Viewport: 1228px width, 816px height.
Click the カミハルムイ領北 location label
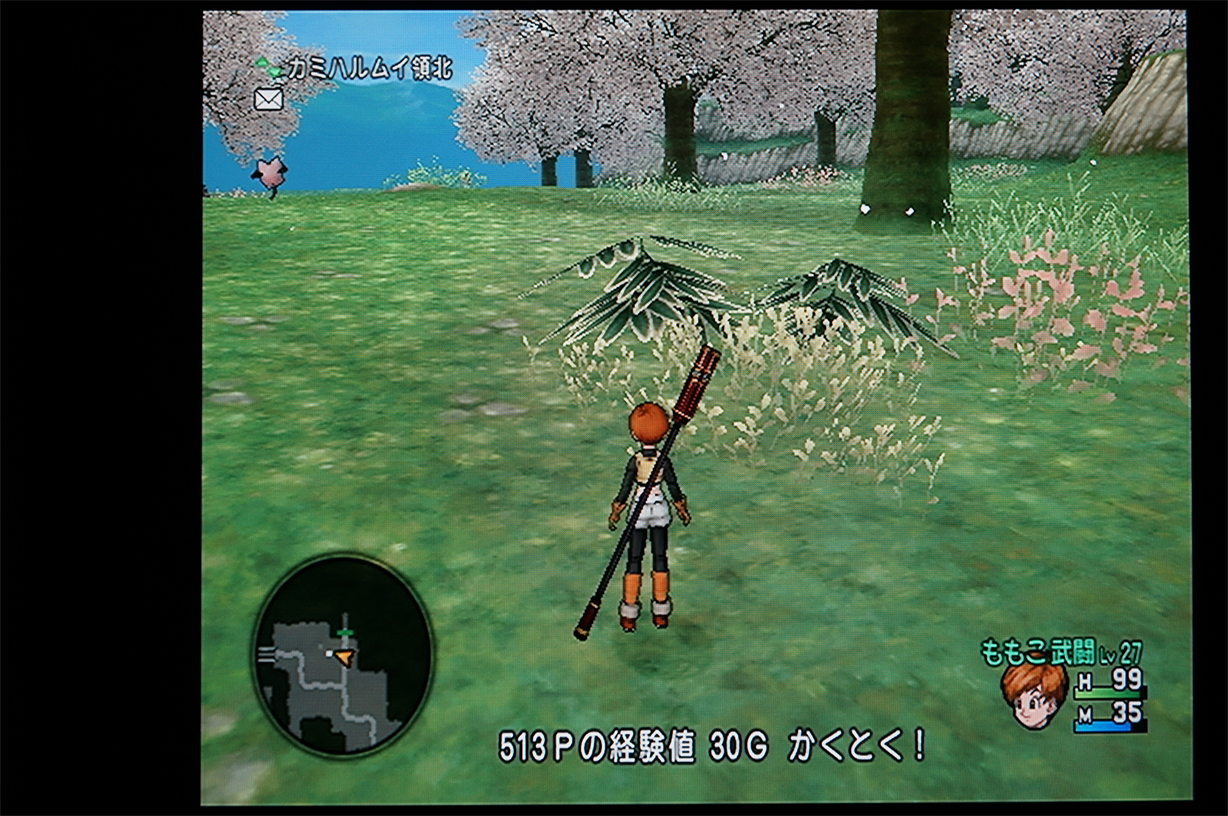(368, 68)
